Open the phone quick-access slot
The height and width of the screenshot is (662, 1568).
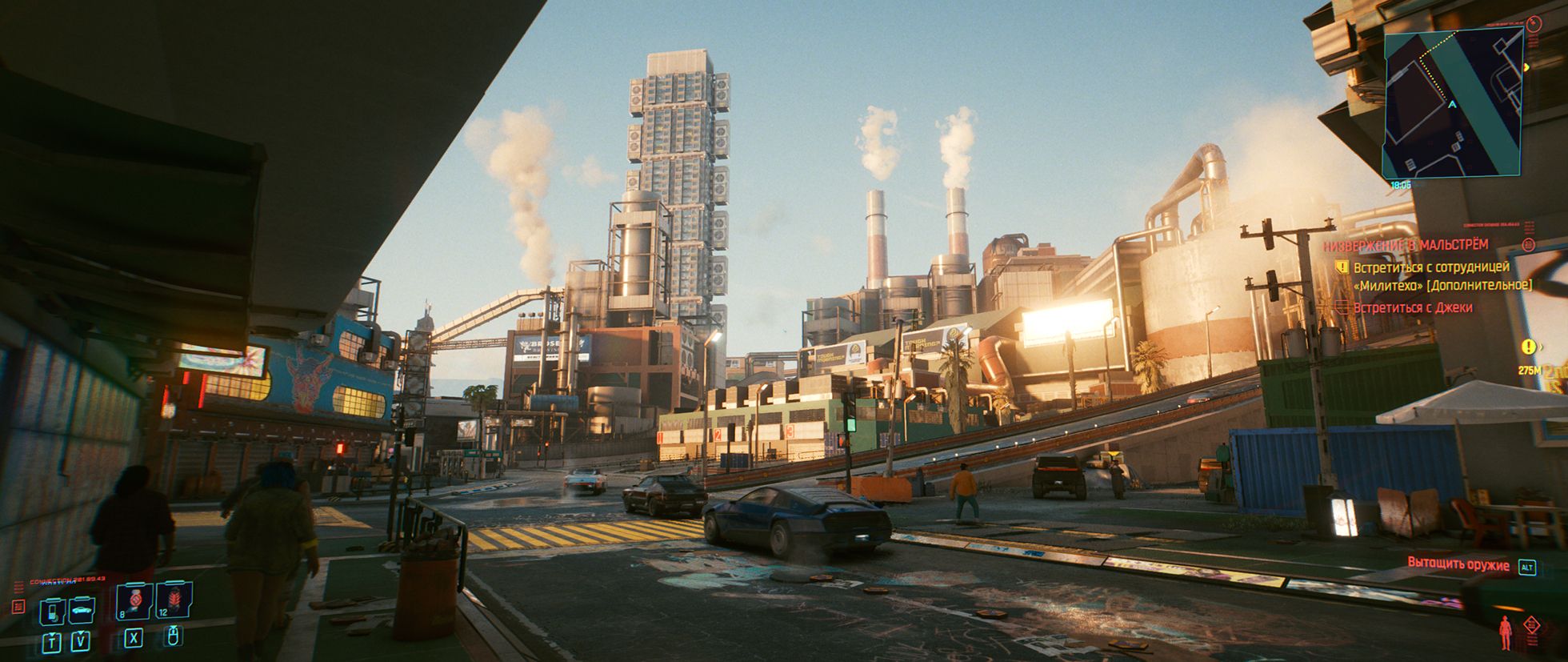(x=54, y=612)
